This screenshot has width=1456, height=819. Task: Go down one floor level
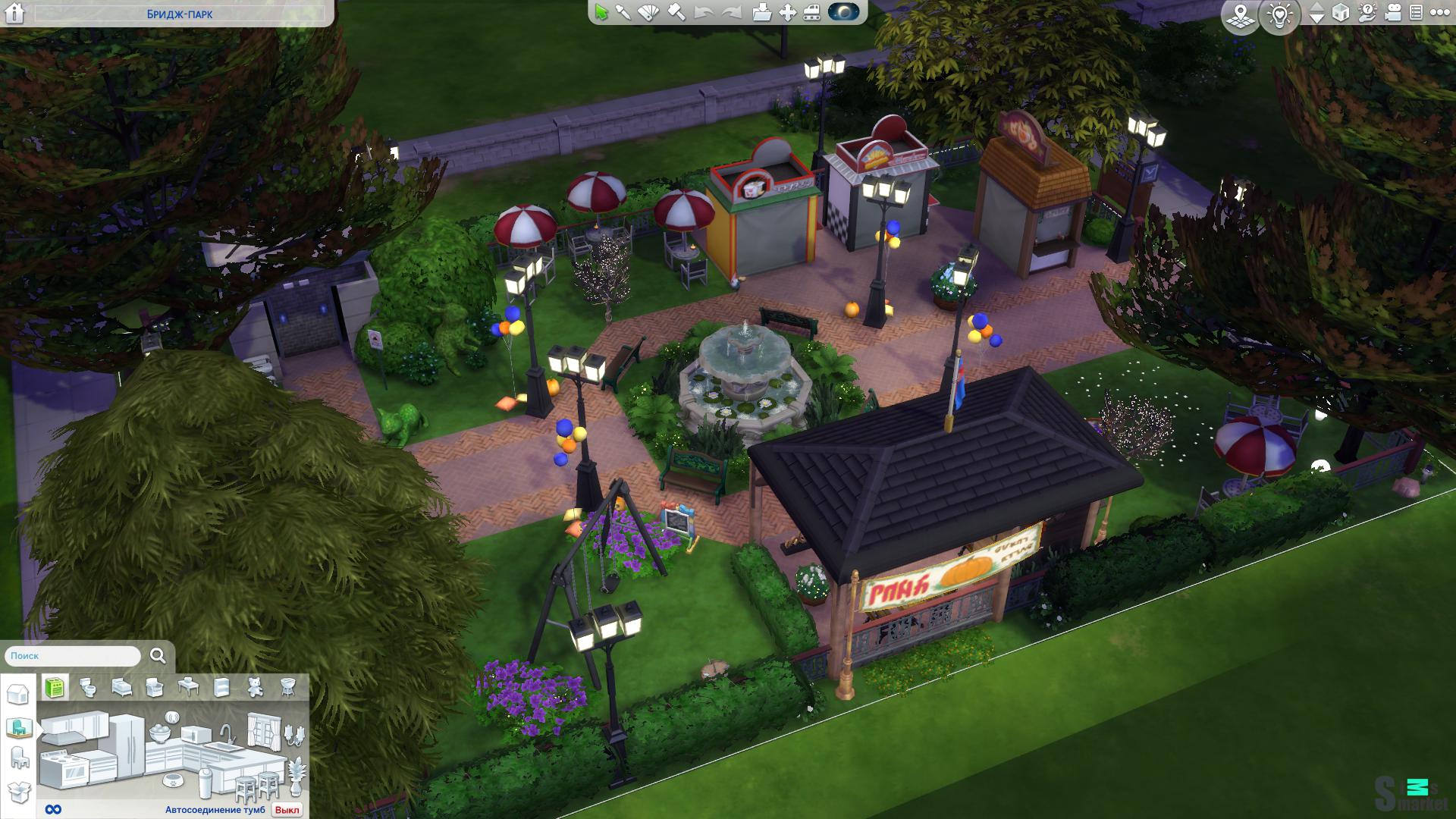point(1317,17)
